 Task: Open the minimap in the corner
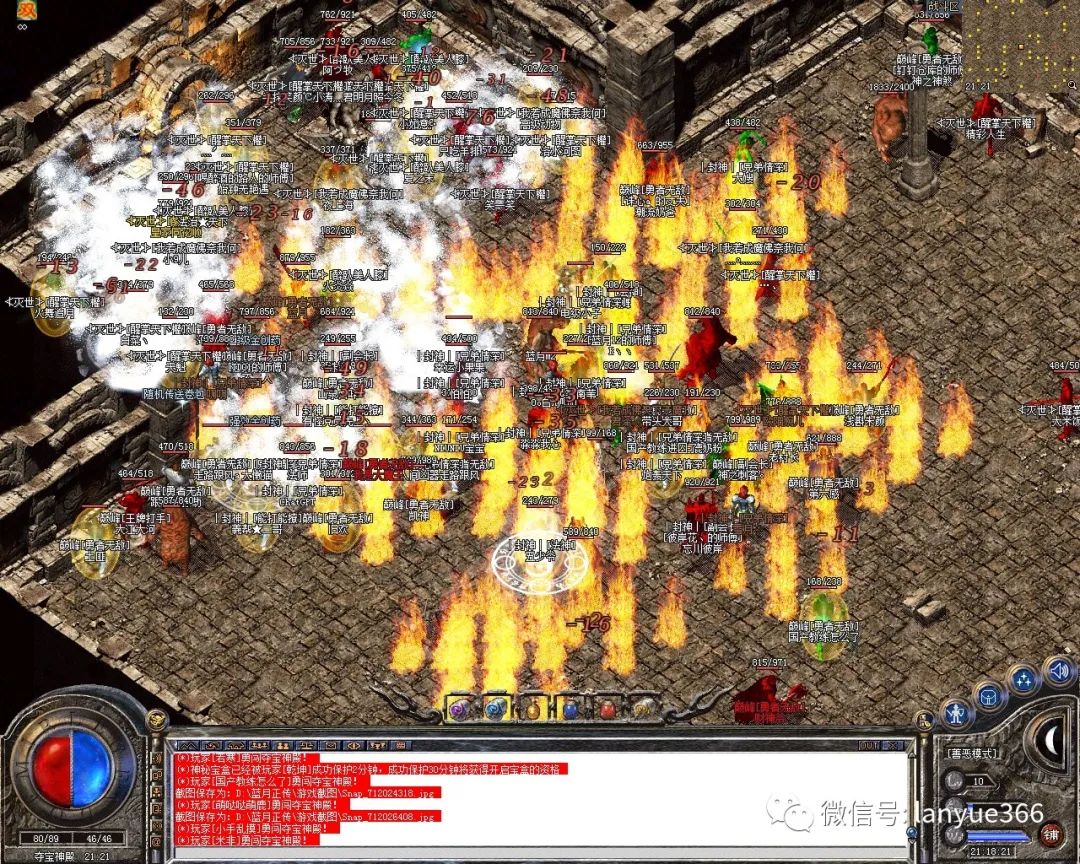(1021, 40)
